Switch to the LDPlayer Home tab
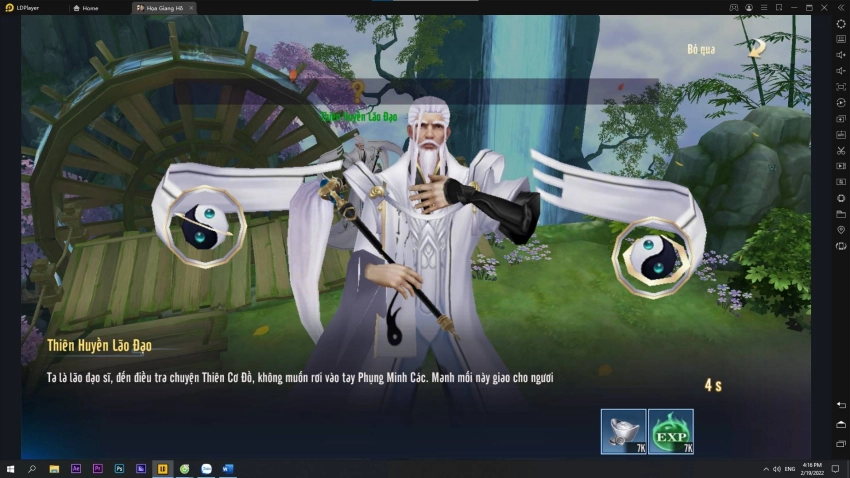 [89, 7]
